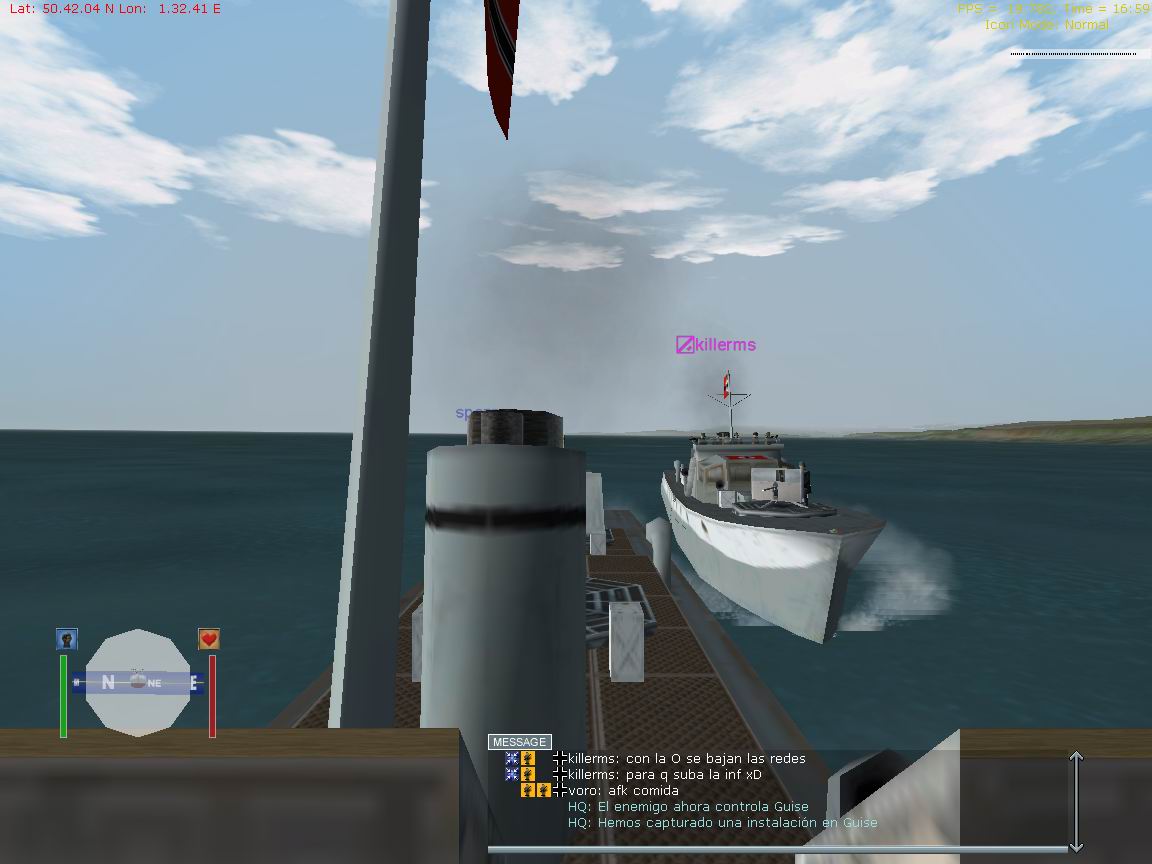Click the chat window's vertical resize arrow
This screenshot has width=1152, height=864.
(1076, 800)
